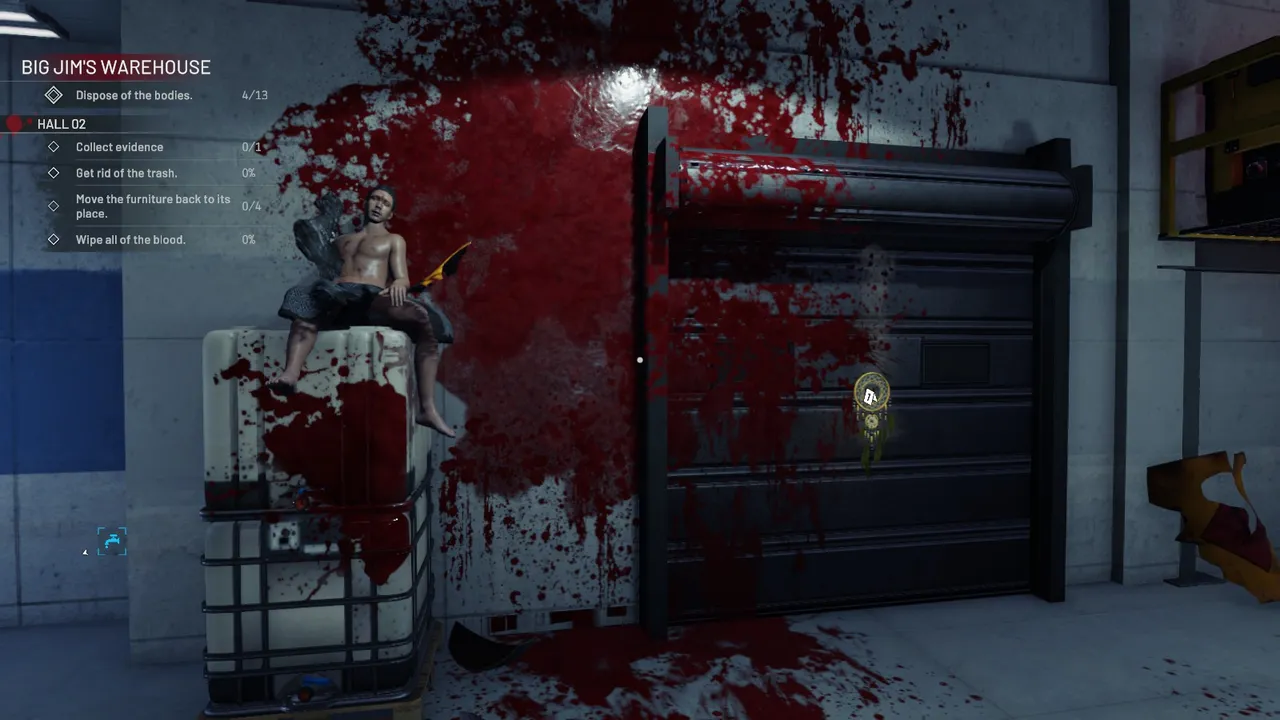Toggle the Dispose of the bodies objective
This screenshot has height=720, width=1280.
click(x=134, y=95)
